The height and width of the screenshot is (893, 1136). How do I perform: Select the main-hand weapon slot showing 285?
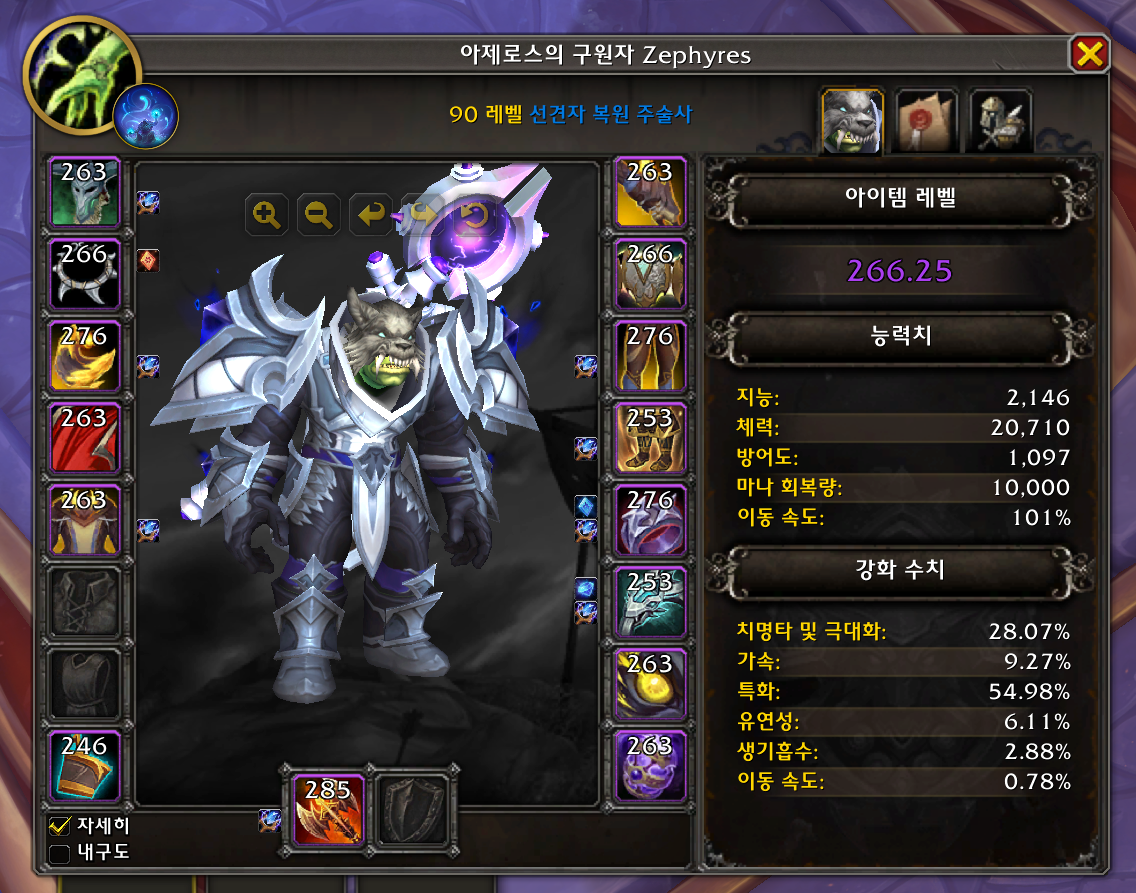329,808
